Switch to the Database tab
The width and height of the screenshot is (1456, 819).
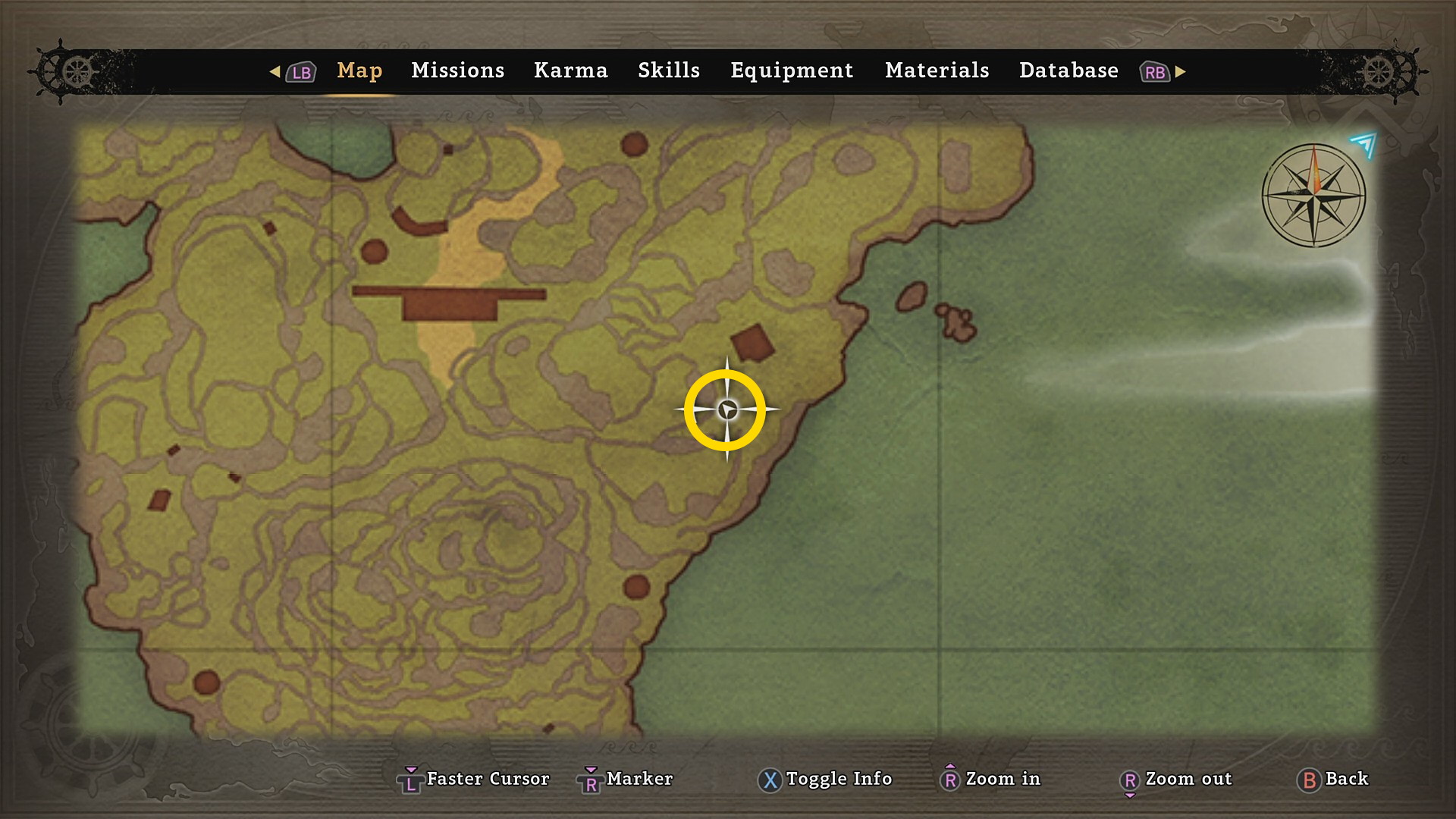coord(1068,71)
